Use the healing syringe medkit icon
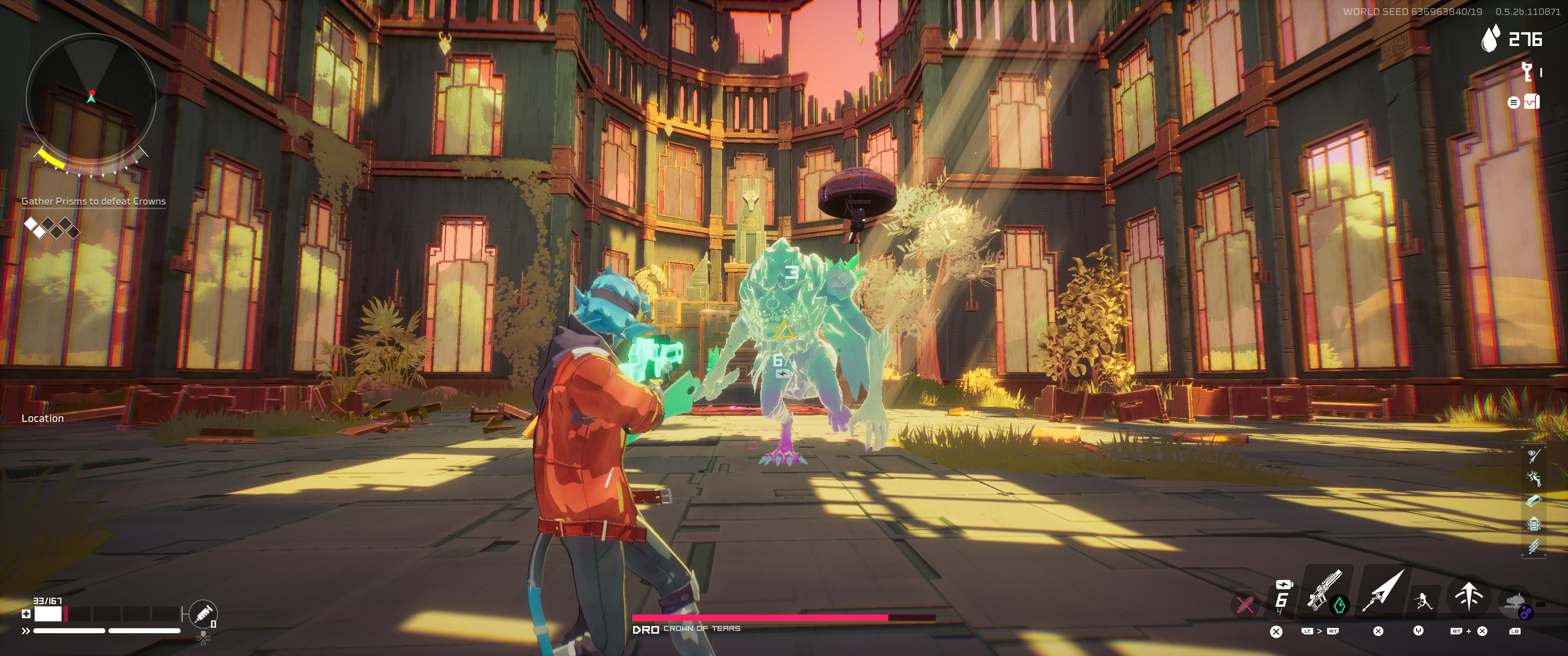The height and width of the screenshot is (656, 1568). [203, 613]
